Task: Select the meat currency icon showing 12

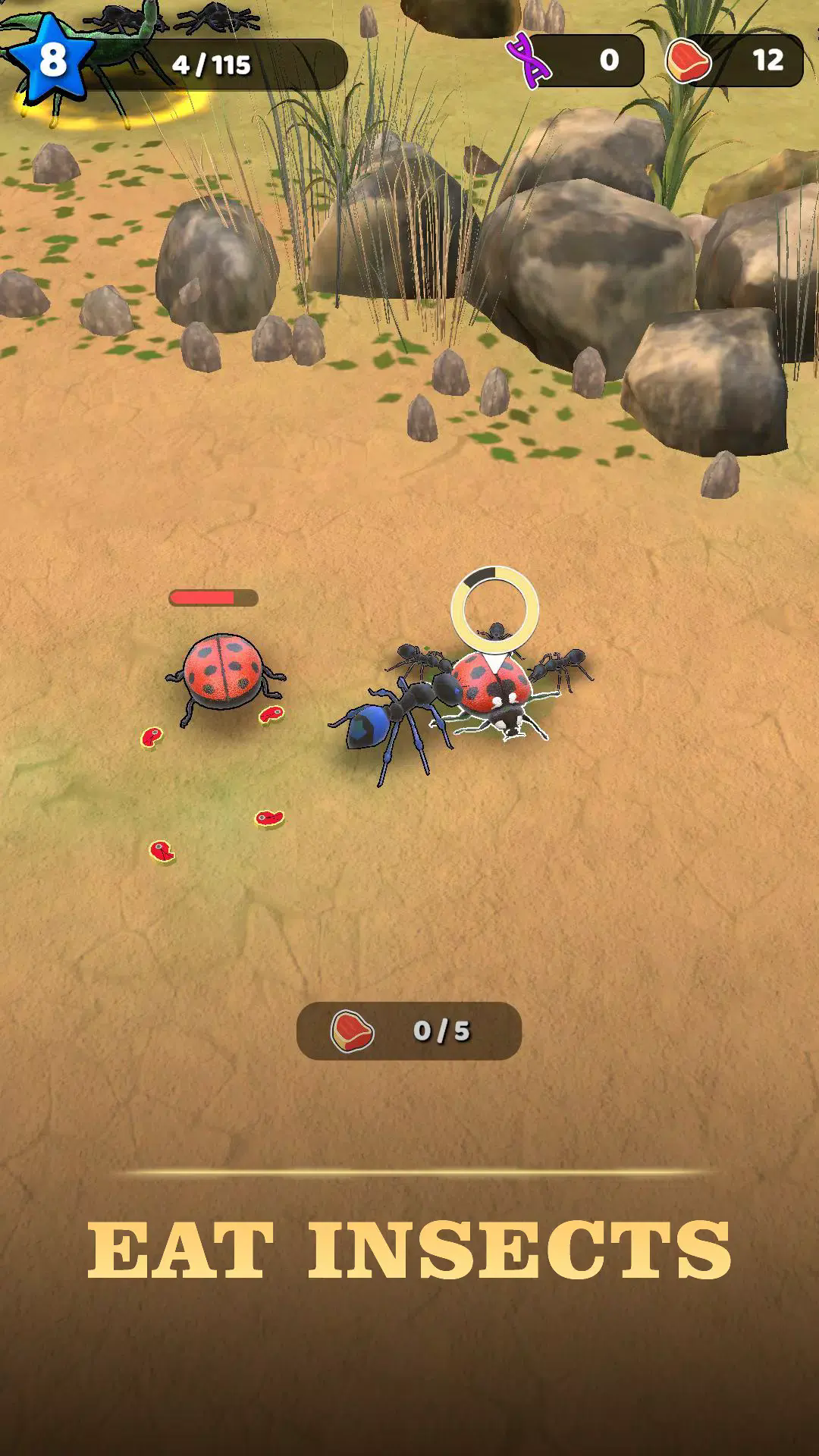Action: click(x=689, y=60)
